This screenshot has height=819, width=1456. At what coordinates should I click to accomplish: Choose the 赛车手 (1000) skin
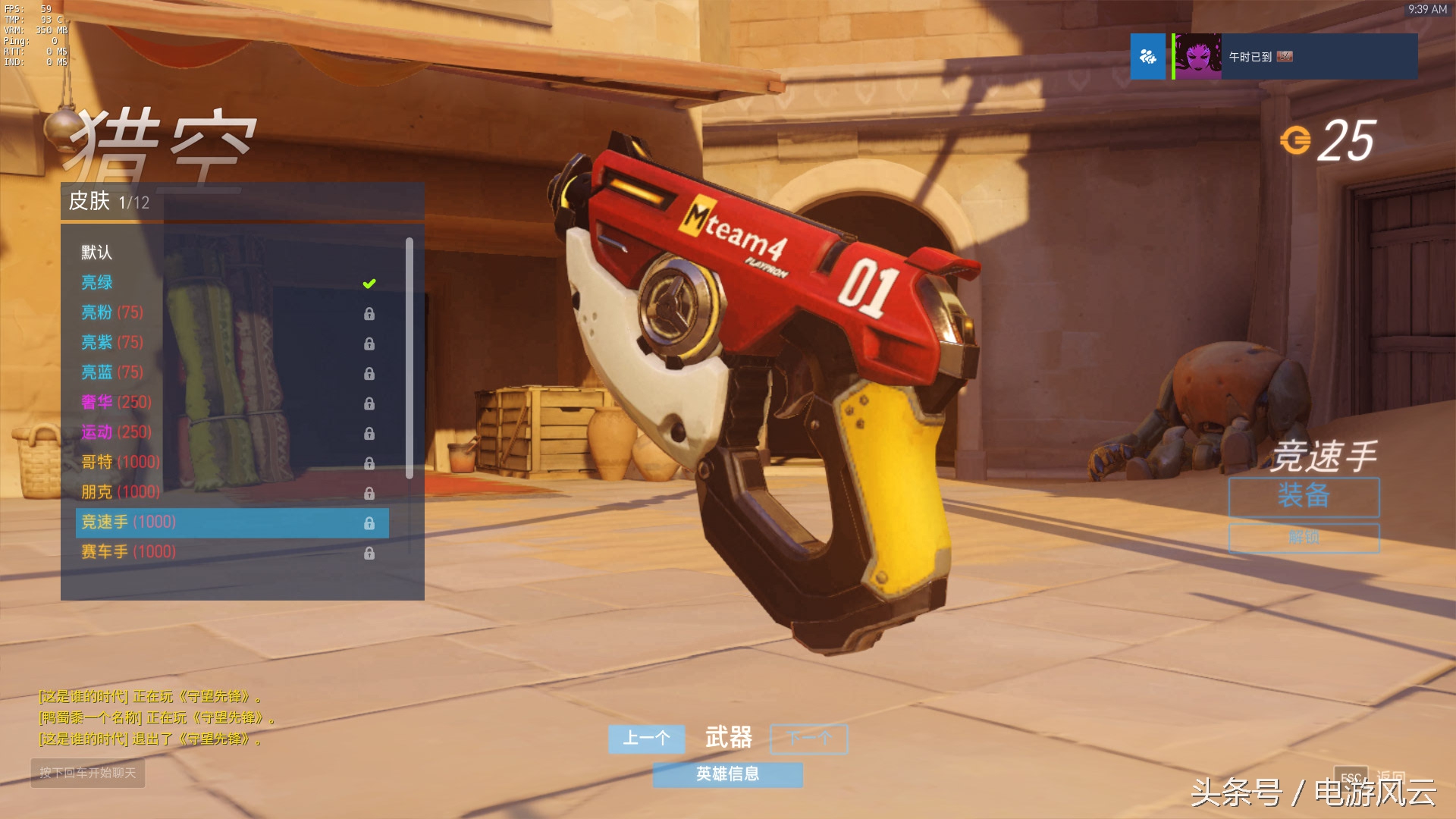coord(129,552)
